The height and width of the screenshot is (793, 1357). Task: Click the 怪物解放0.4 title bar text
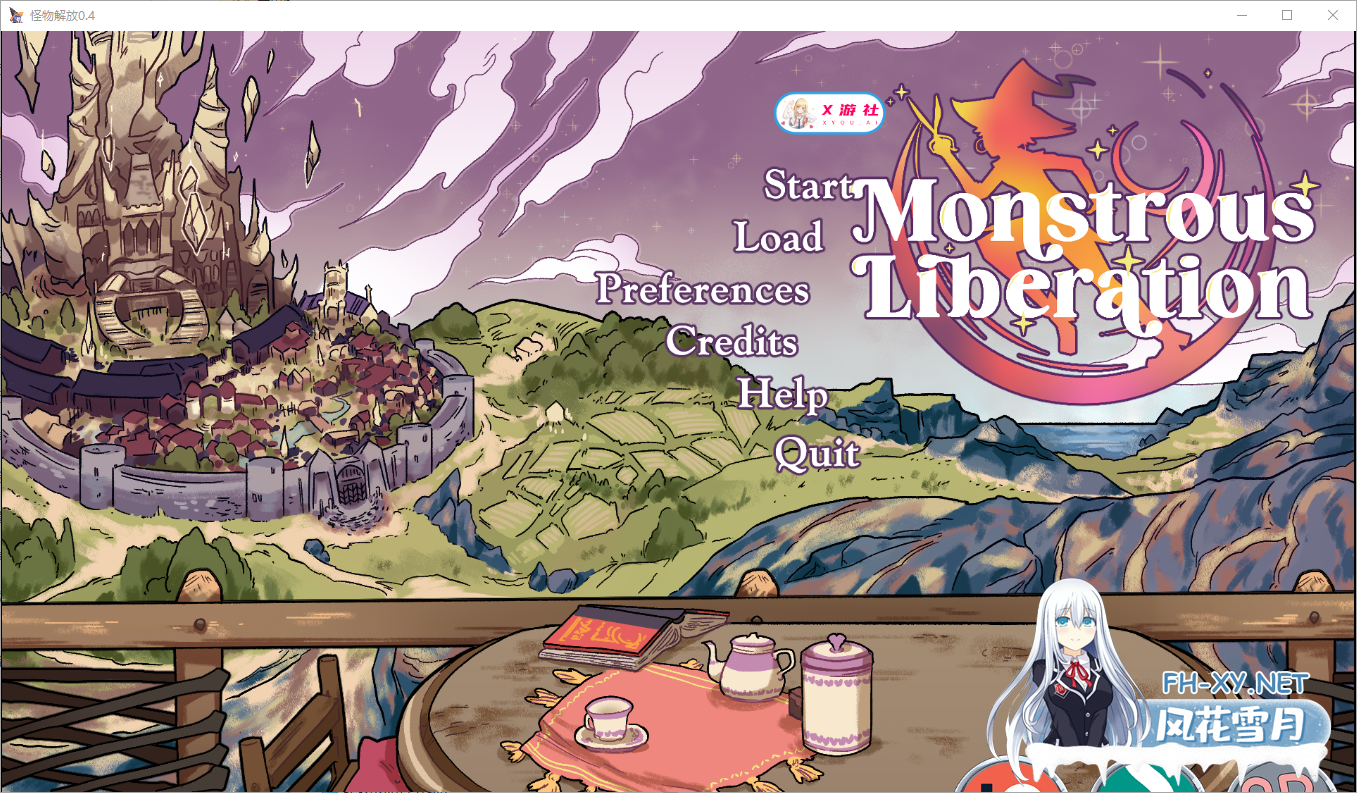pyautogui.click(x=62, y=15)
